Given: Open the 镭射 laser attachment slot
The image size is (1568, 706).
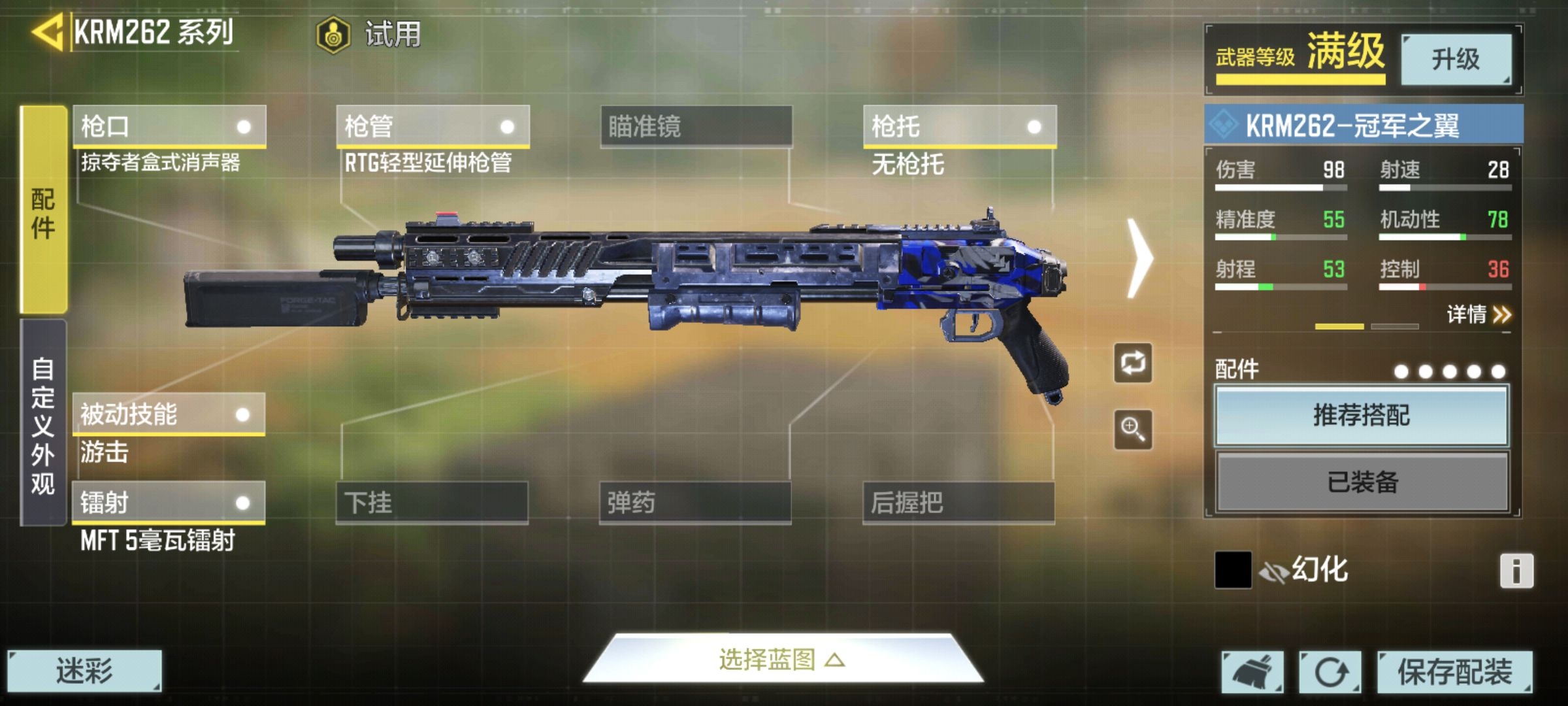Looking at the screenshot, I should pyautogui.click(x=169, y=503).
